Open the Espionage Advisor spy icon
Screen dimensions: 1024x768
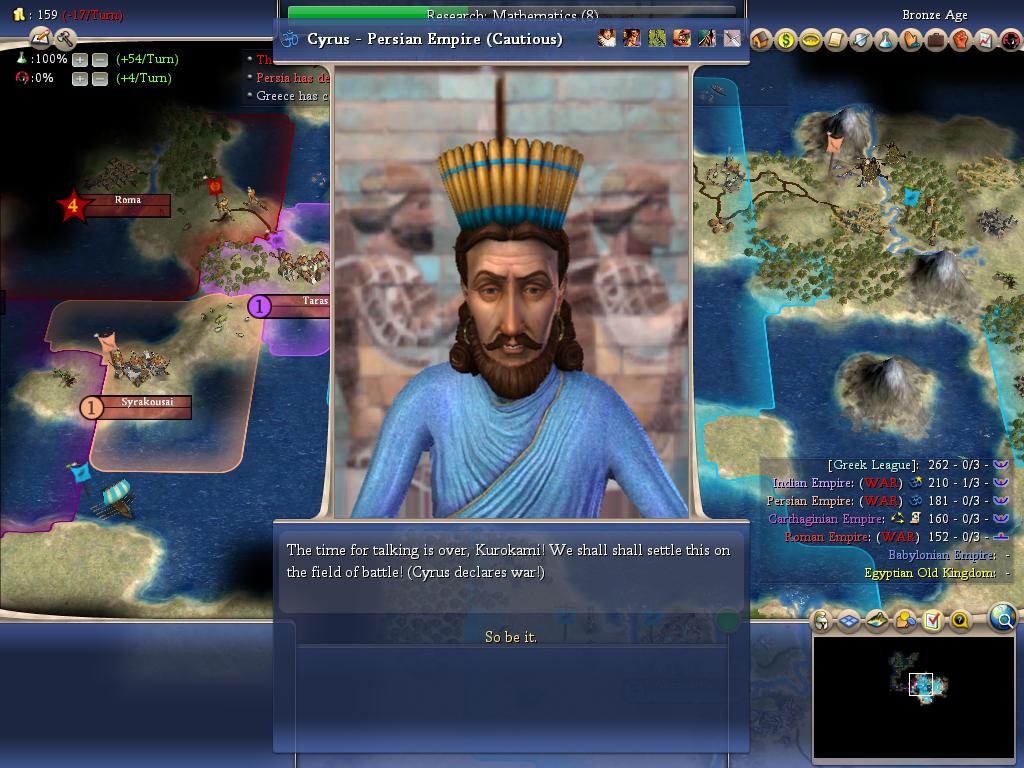[1009, 40]
